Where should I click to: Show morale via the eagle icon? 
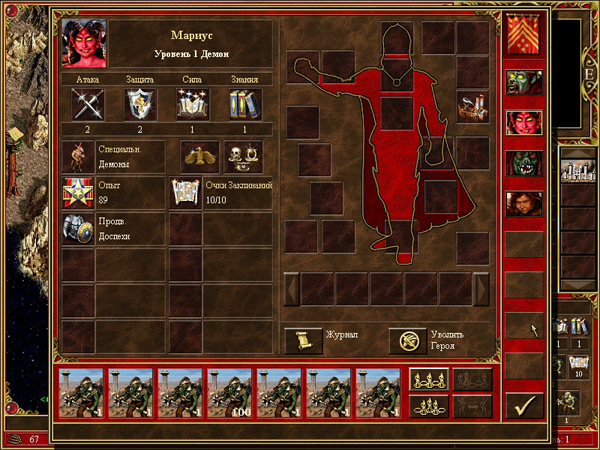199,157
